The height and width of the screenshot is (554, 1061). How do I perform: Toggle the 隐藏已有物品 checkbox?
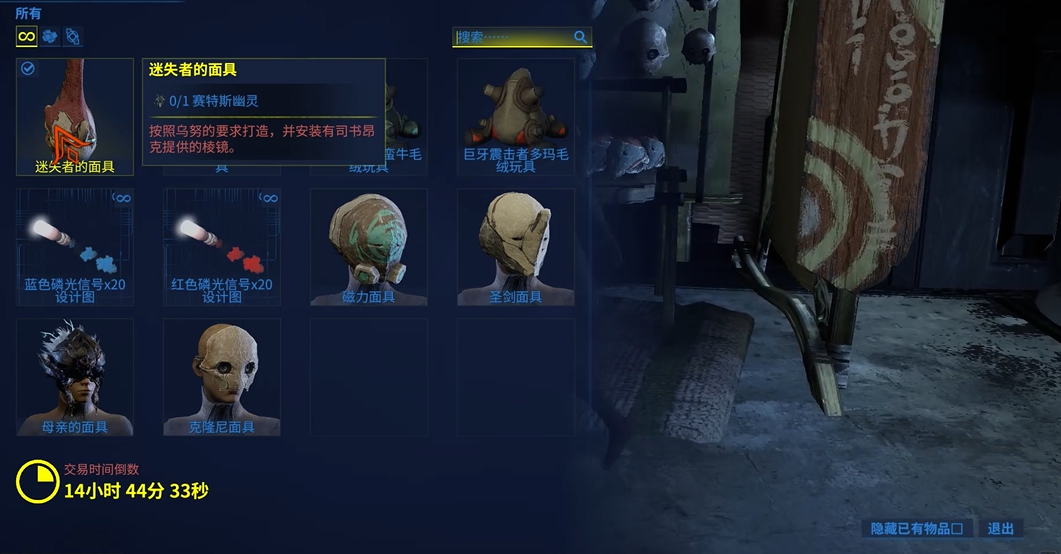[957, 528]
